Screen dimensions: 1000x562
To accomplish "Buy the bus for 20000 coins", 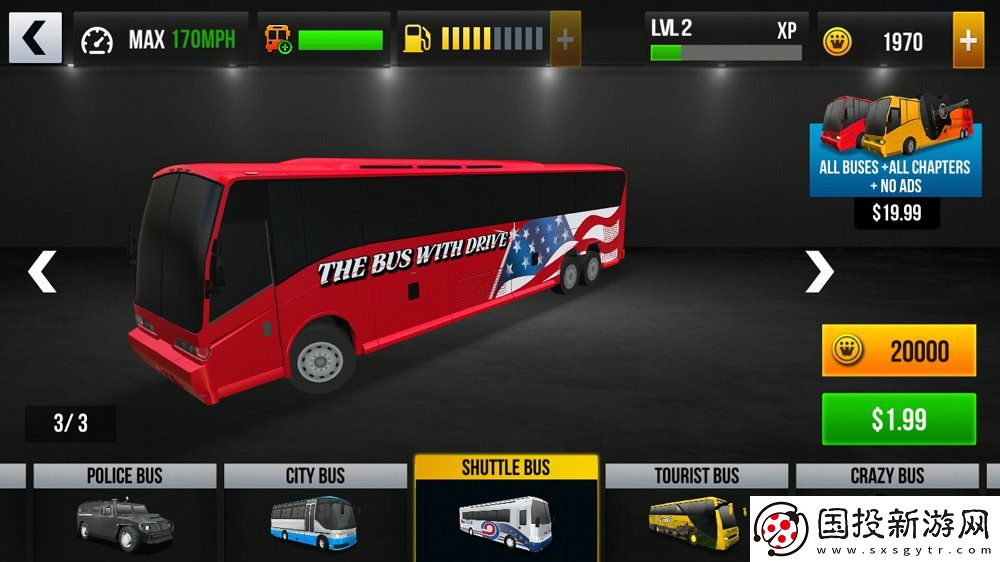I will pyautogui.click(x=898, y=351).
